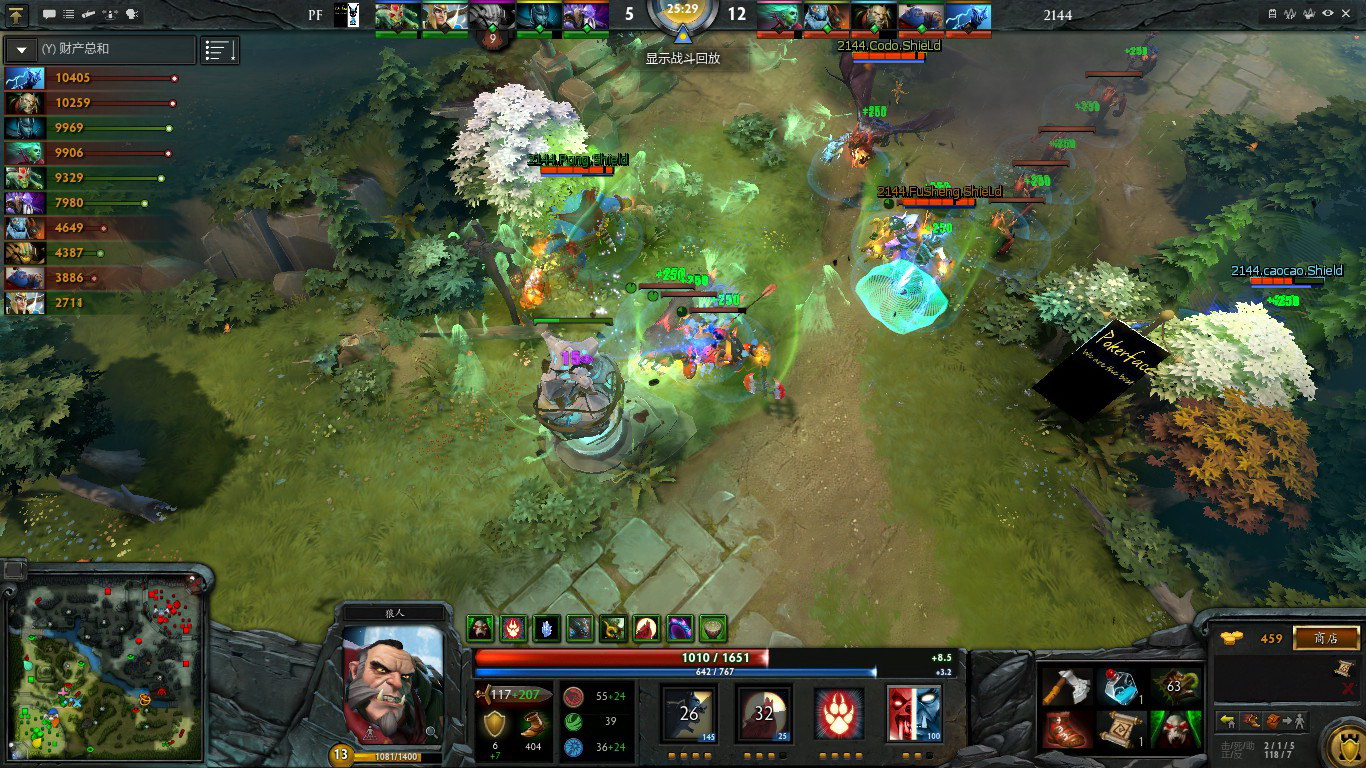Select the red boots item slot
This screenshot has height=768, width=1366.
pyautogui.click(x=1067, y=730)
